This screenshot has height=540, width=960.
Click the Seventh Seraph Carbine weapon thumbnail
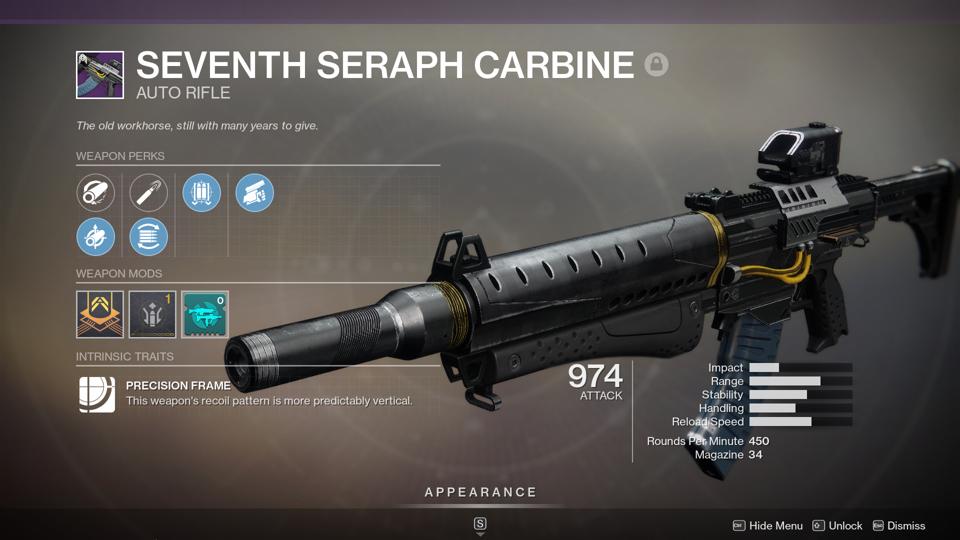click(100, 76)
